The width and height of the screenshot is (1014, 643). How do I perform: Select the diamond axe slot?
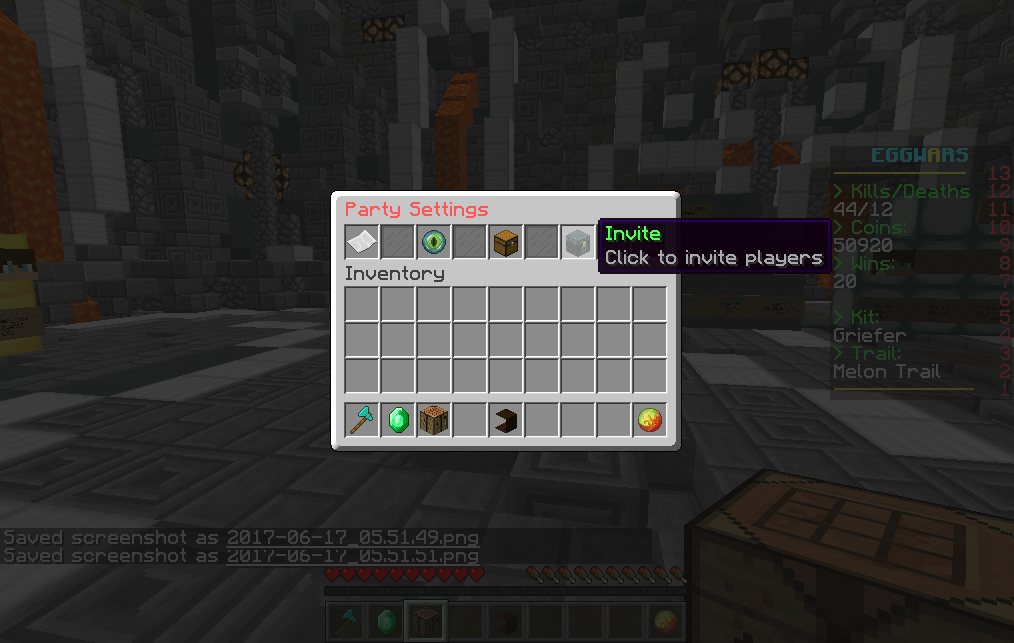[x=362, y=420]
